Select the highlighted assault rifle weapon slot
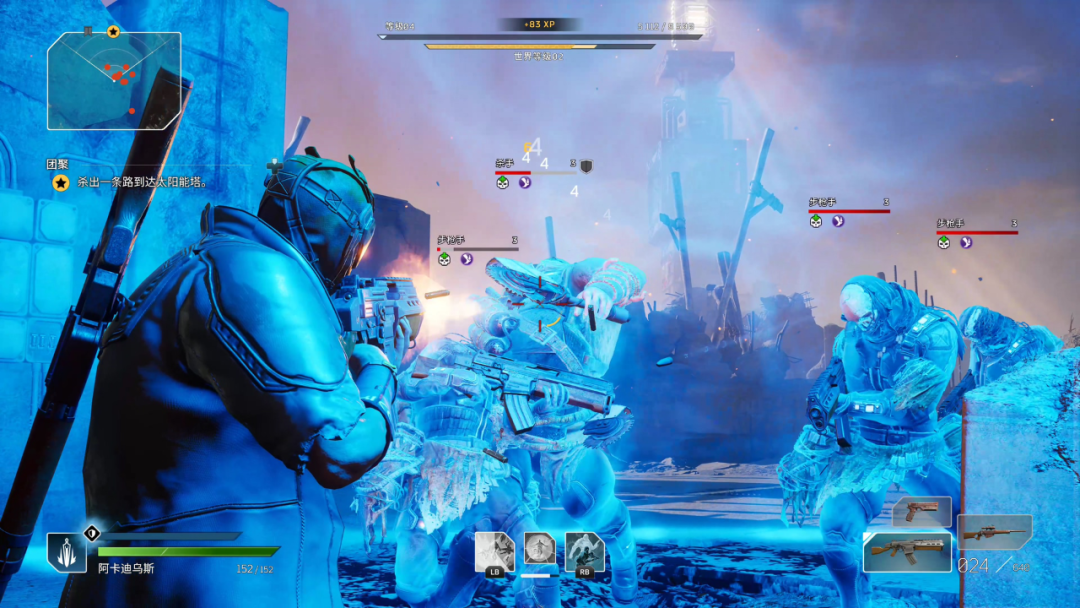Screen dimensions: 1080x608 tap(907, 551)
